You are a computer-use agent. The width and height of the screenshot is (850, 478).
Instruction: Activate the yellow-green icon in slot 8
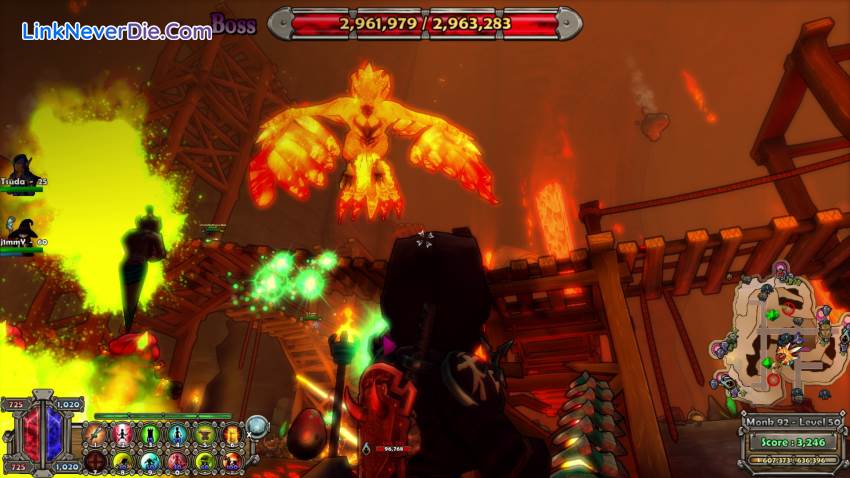coord(123,461)
